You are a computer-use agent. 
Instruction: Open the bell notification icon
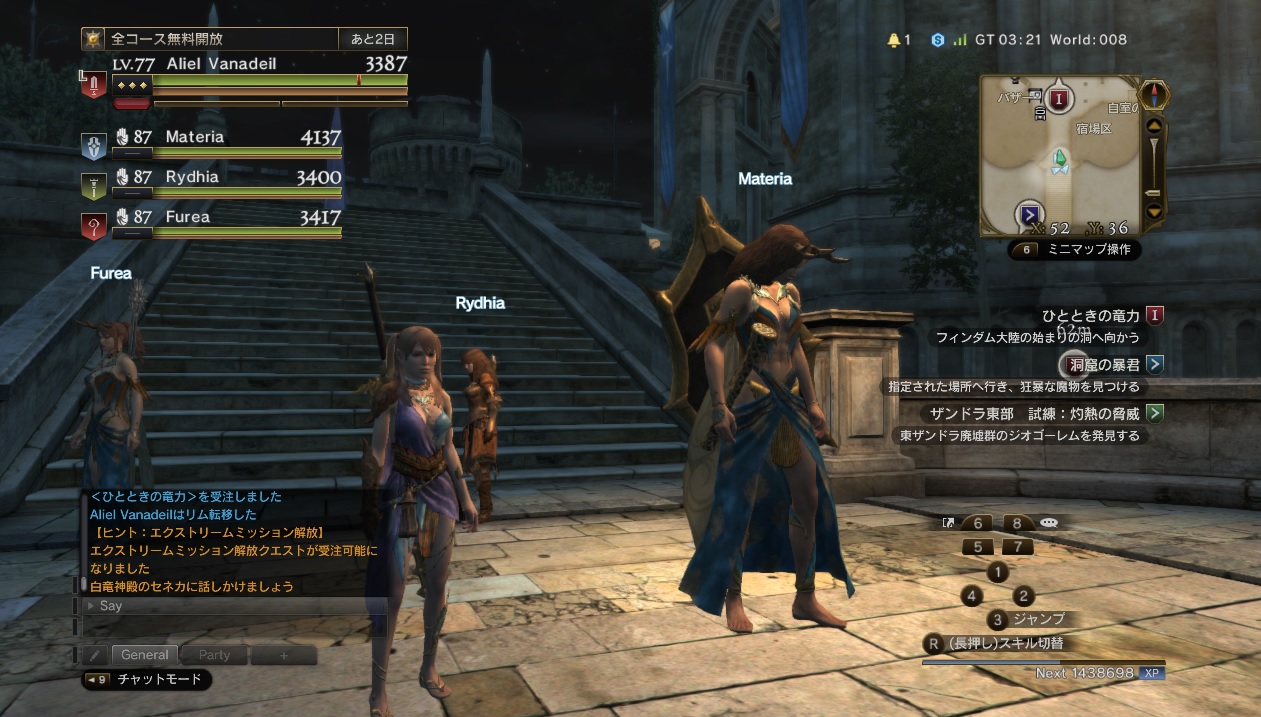tap(894, 40)
